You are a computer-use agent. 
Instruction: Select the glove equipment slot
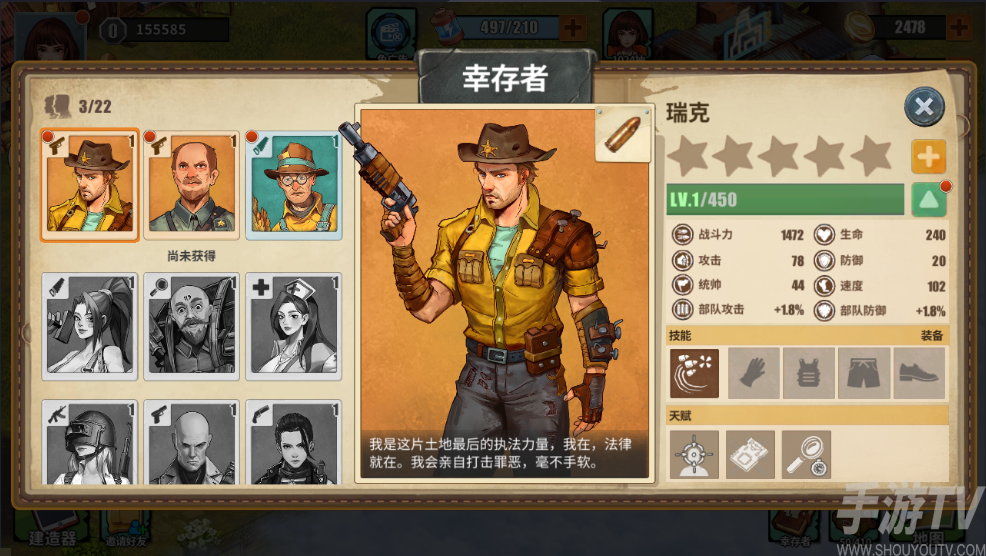click(753, 373)
